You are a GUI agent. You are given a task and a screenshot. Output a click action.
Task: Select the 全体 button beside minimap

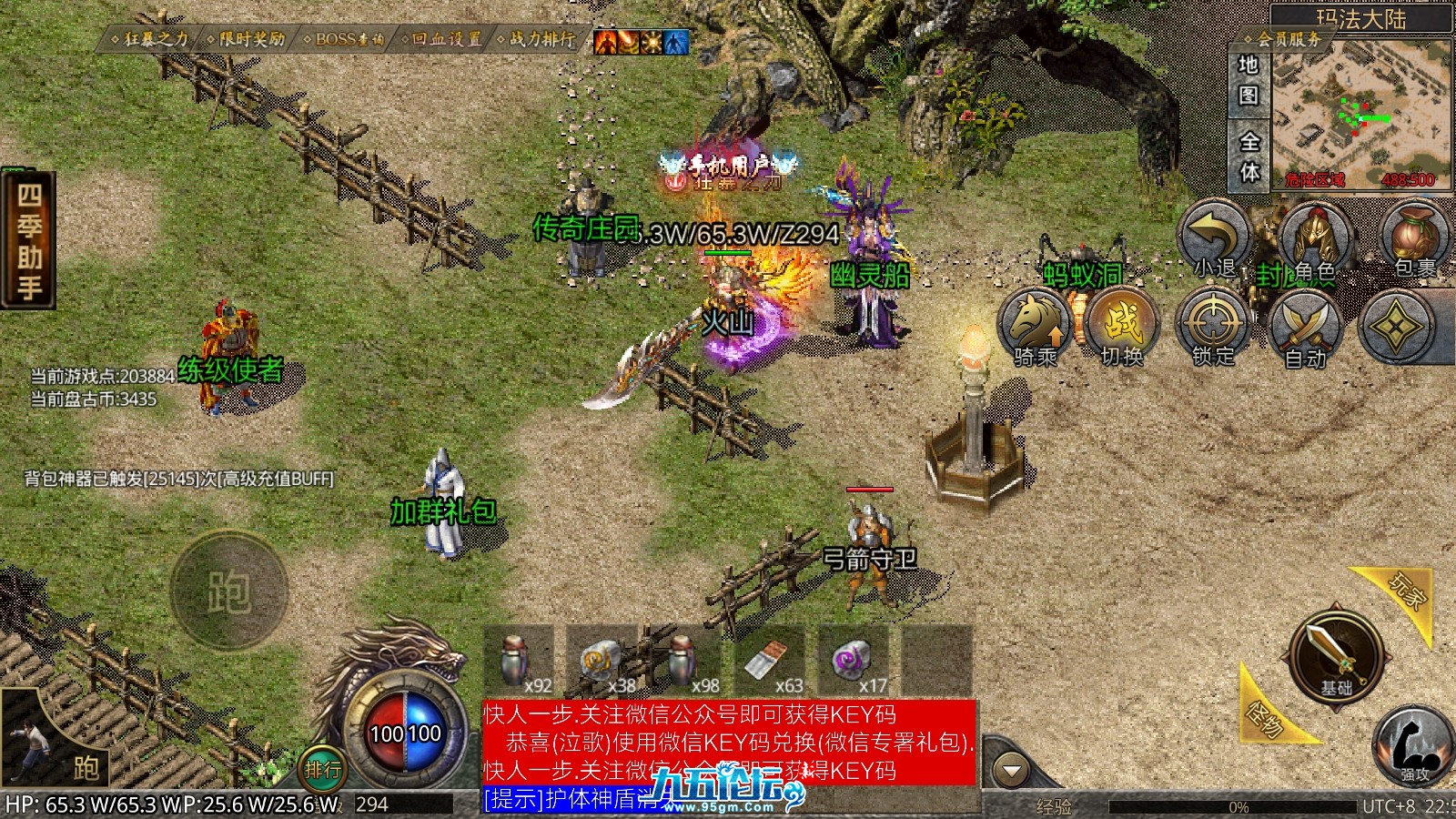click(1249, 157)
